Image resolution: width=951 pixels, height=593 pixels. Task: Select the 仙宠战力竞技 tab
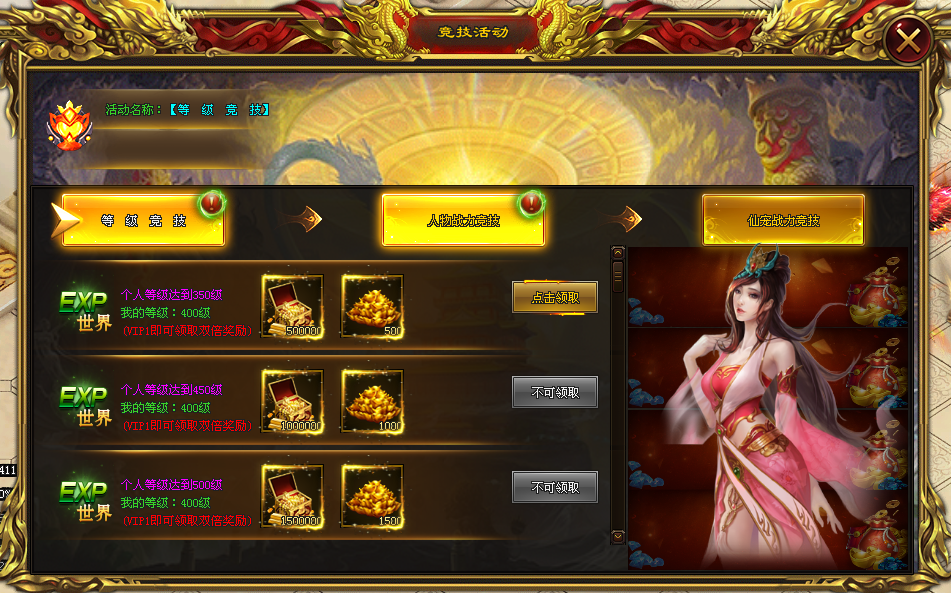pos(783,220)
